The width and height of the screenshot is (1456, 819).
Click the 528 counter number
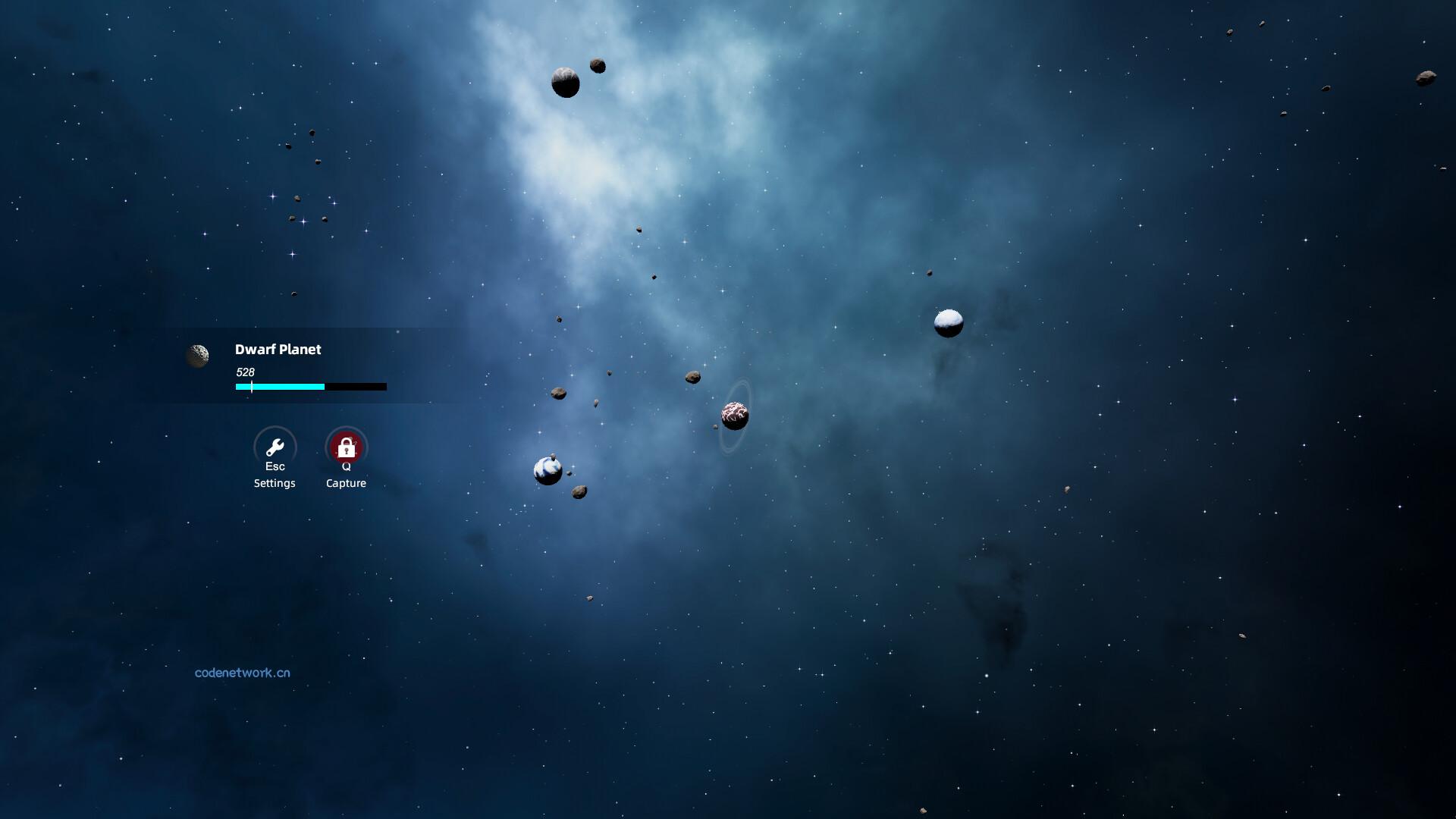click(x=244, y=372)
